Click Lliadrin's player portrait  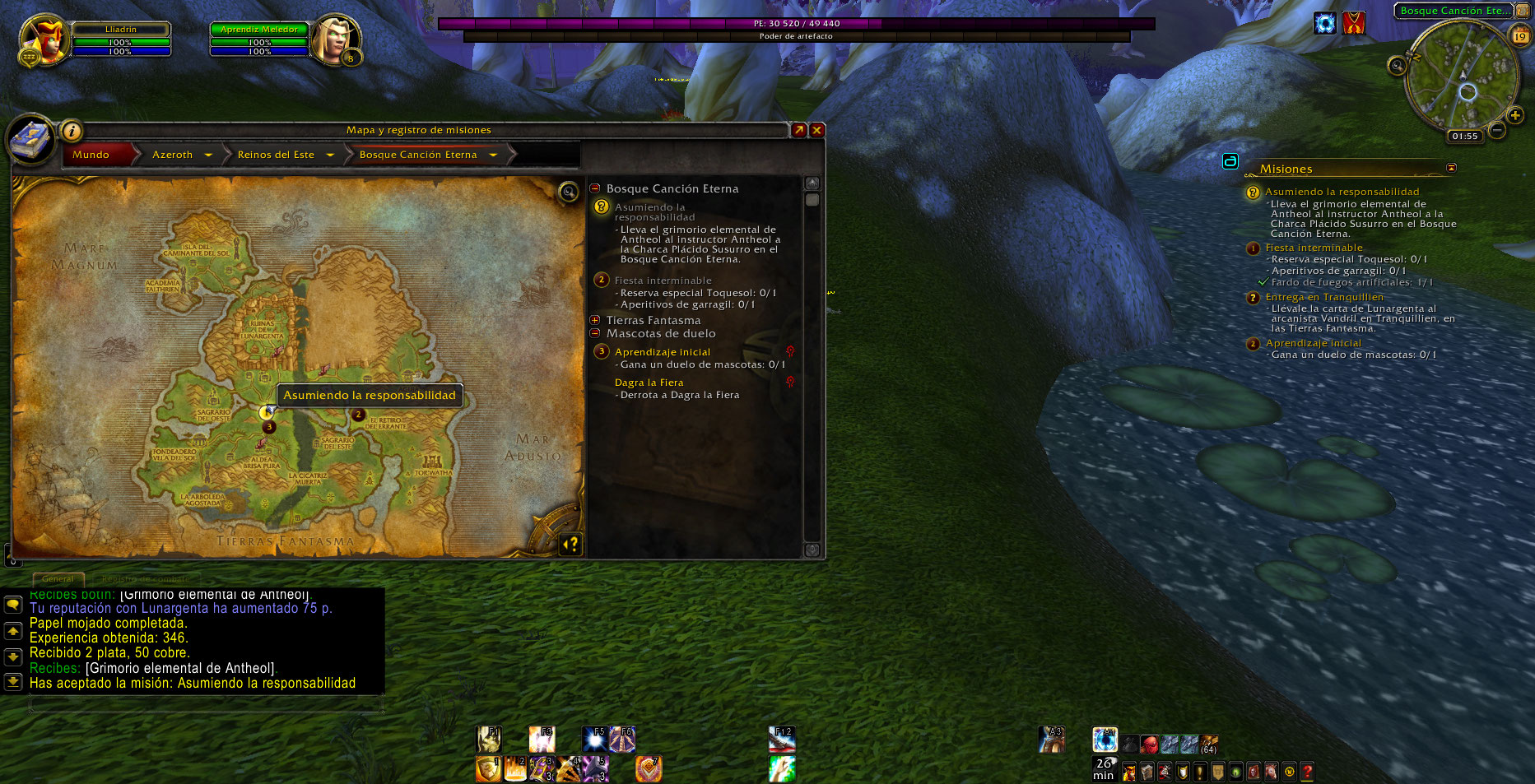(43, 39)
